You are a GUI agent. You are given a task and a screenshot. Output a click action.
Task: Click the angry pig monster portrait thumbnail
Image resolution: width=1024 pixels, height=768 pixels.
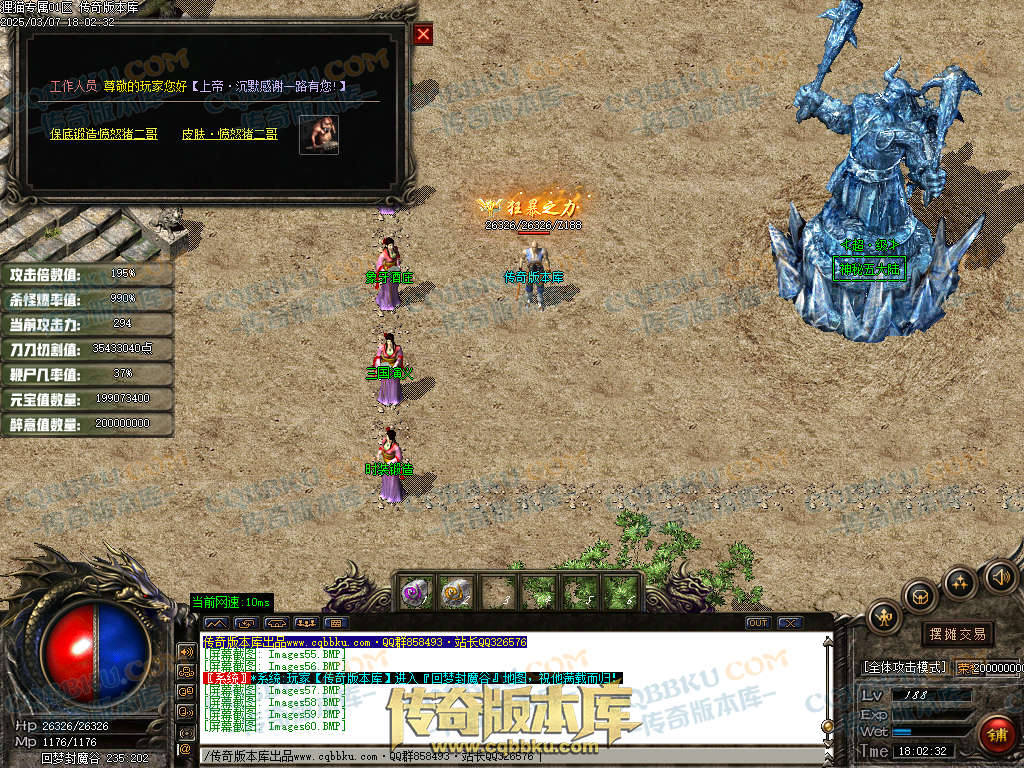(319, 135)
